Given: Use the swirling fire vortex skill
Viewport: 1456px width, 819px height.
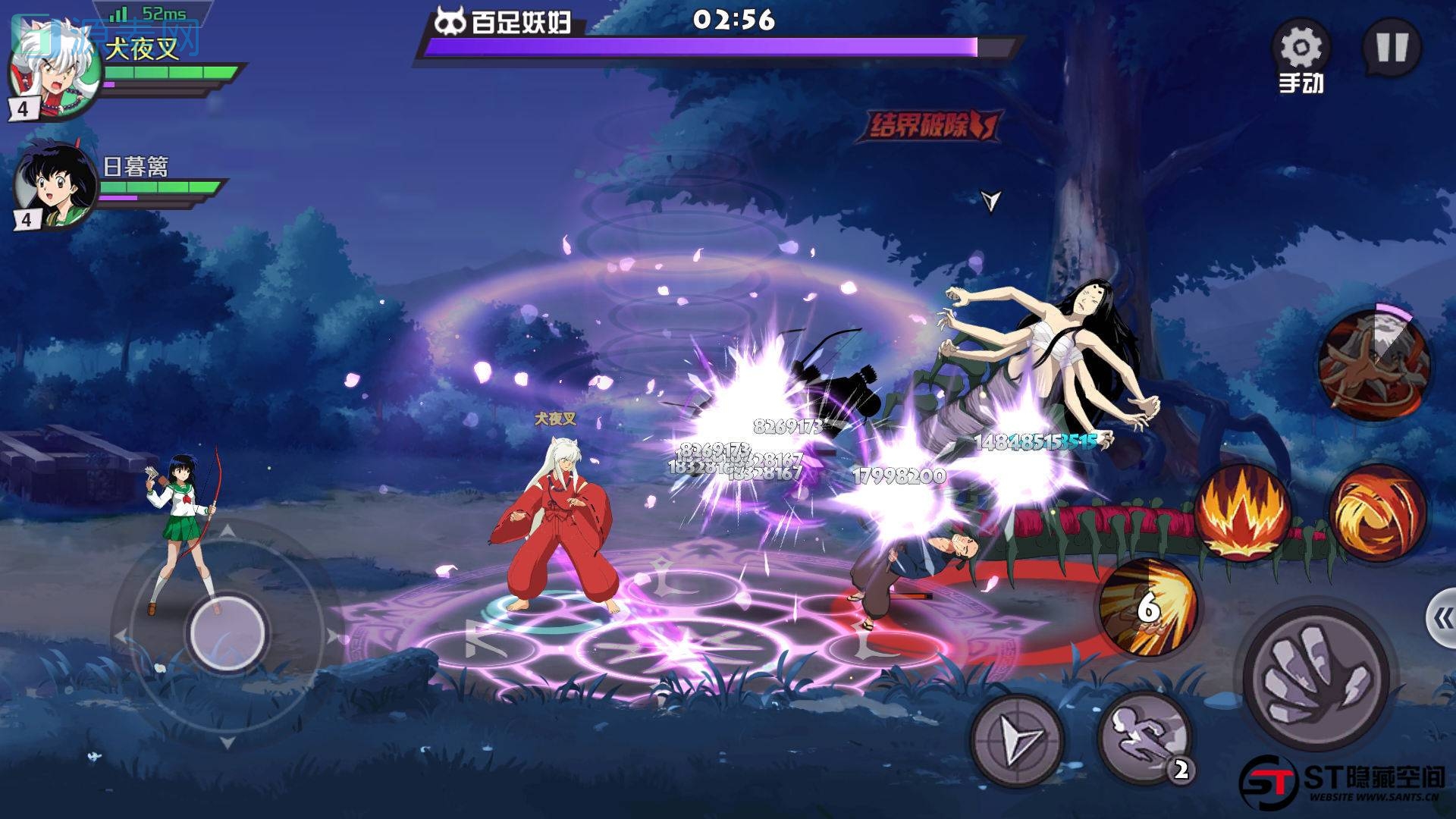Looking at the screenshot, I should point(1376,512).
